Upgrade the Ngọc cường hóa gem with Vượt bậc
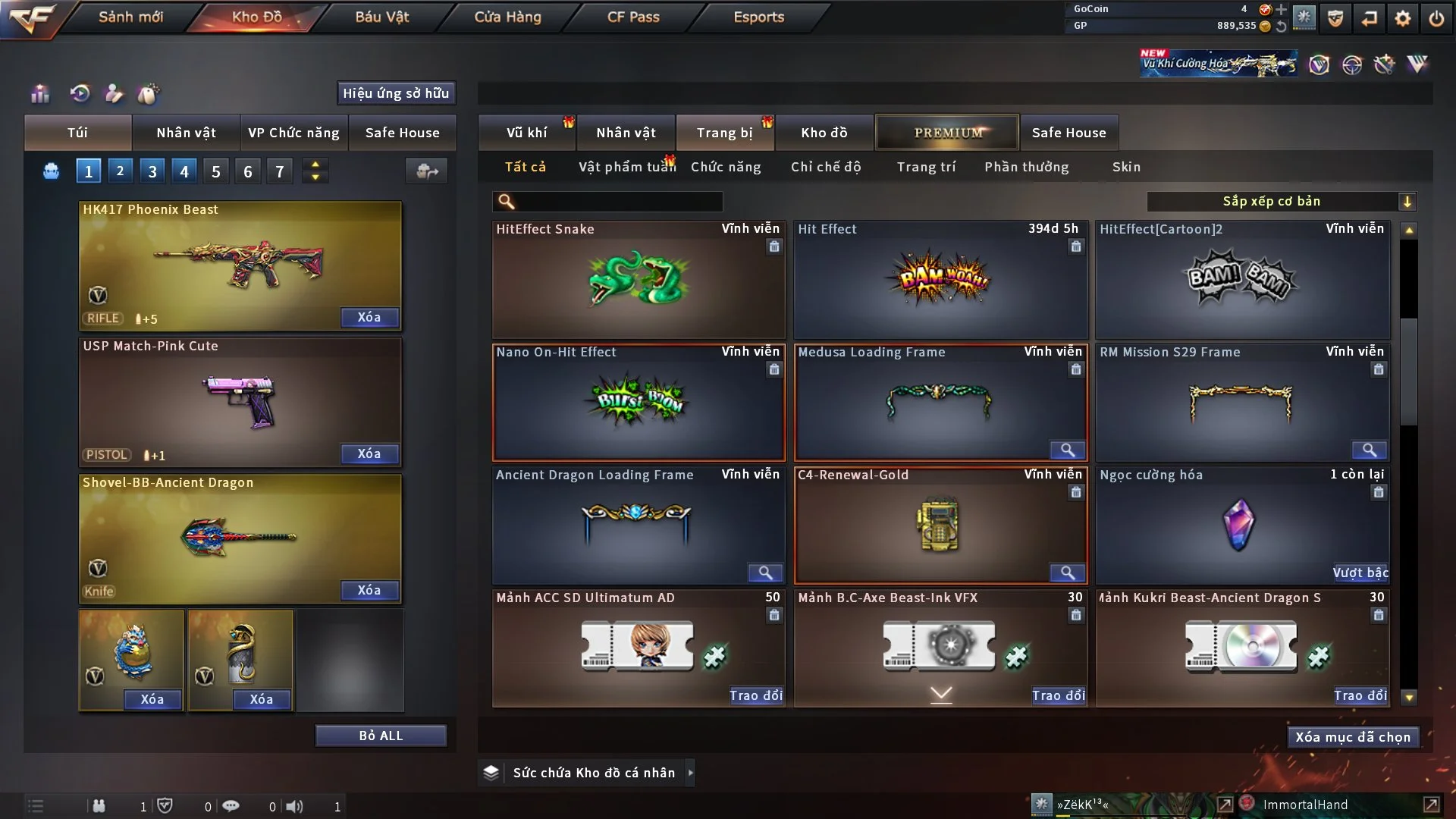 [1360, 573]
